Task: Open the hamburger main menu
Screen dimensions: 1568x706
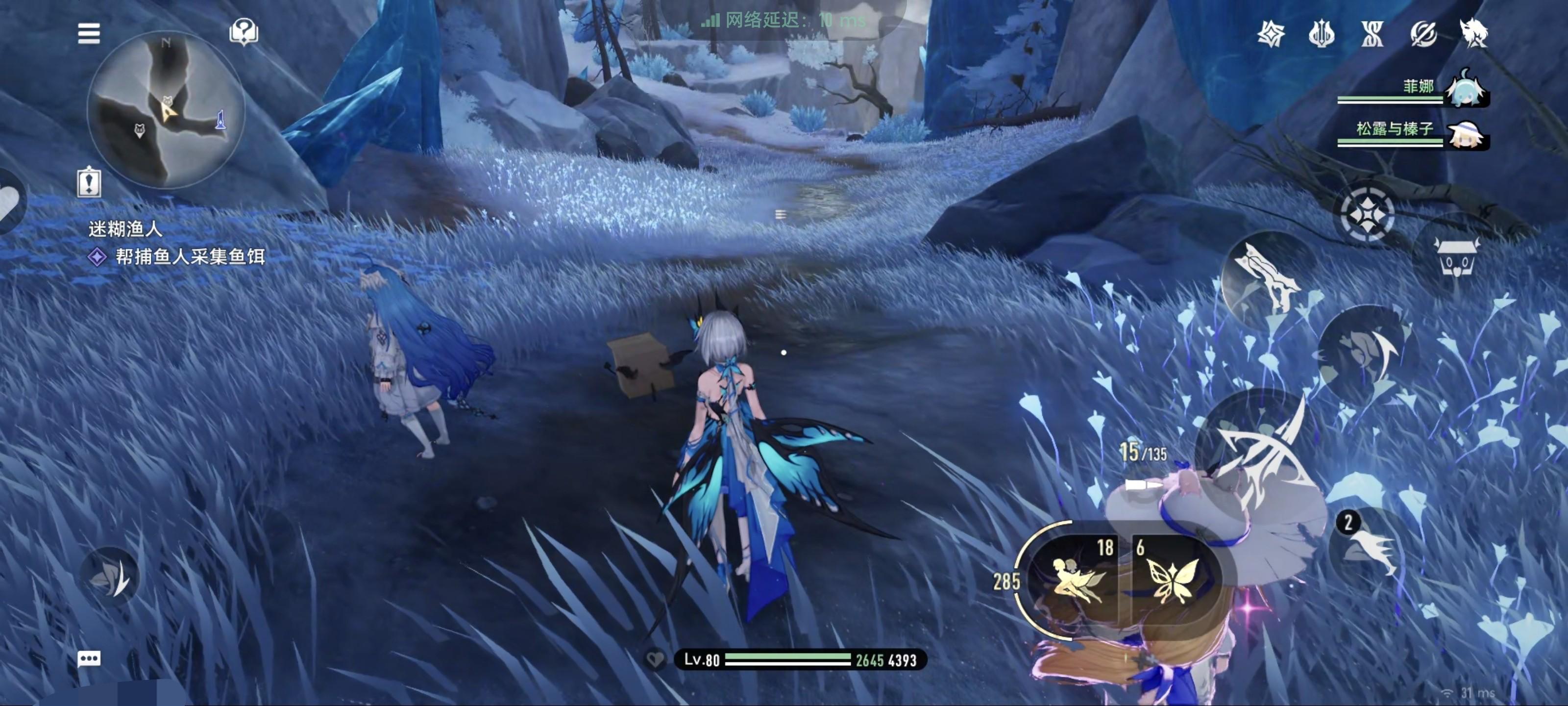Action: tap(89, 33)
